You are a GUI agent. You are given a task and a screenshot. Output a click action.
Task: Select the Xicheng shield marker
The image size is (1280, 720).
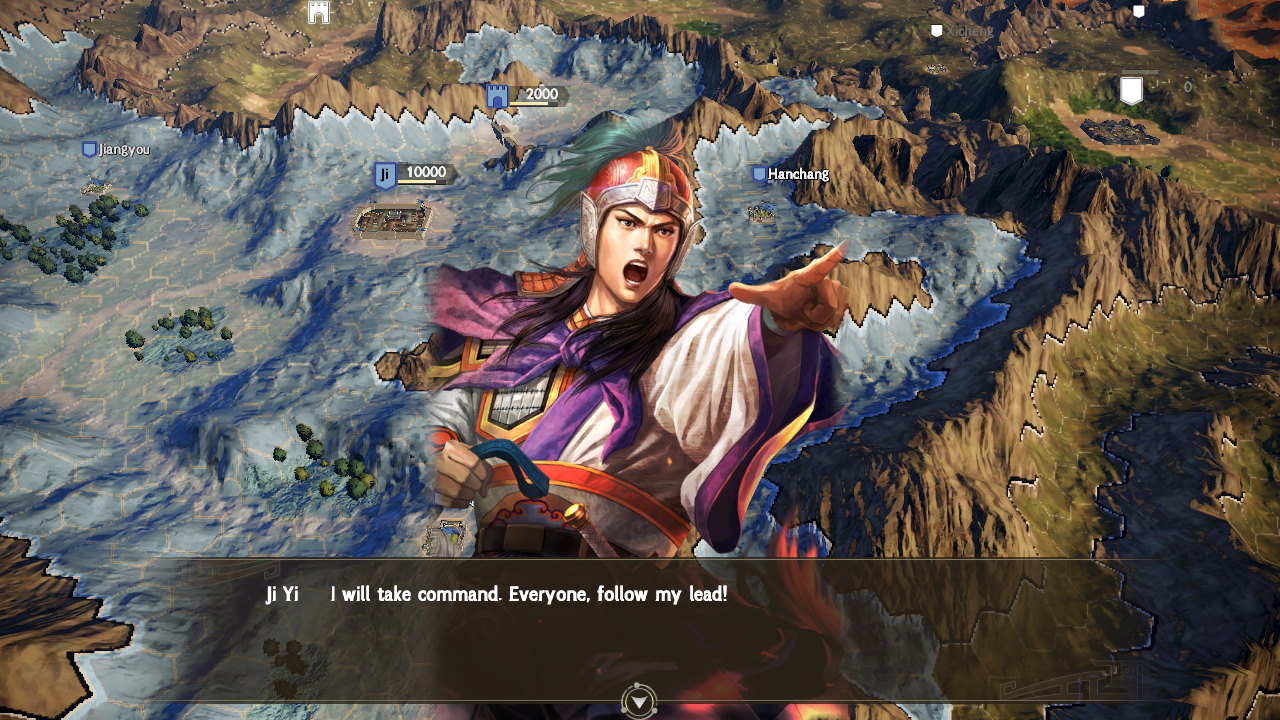point(936,29)
